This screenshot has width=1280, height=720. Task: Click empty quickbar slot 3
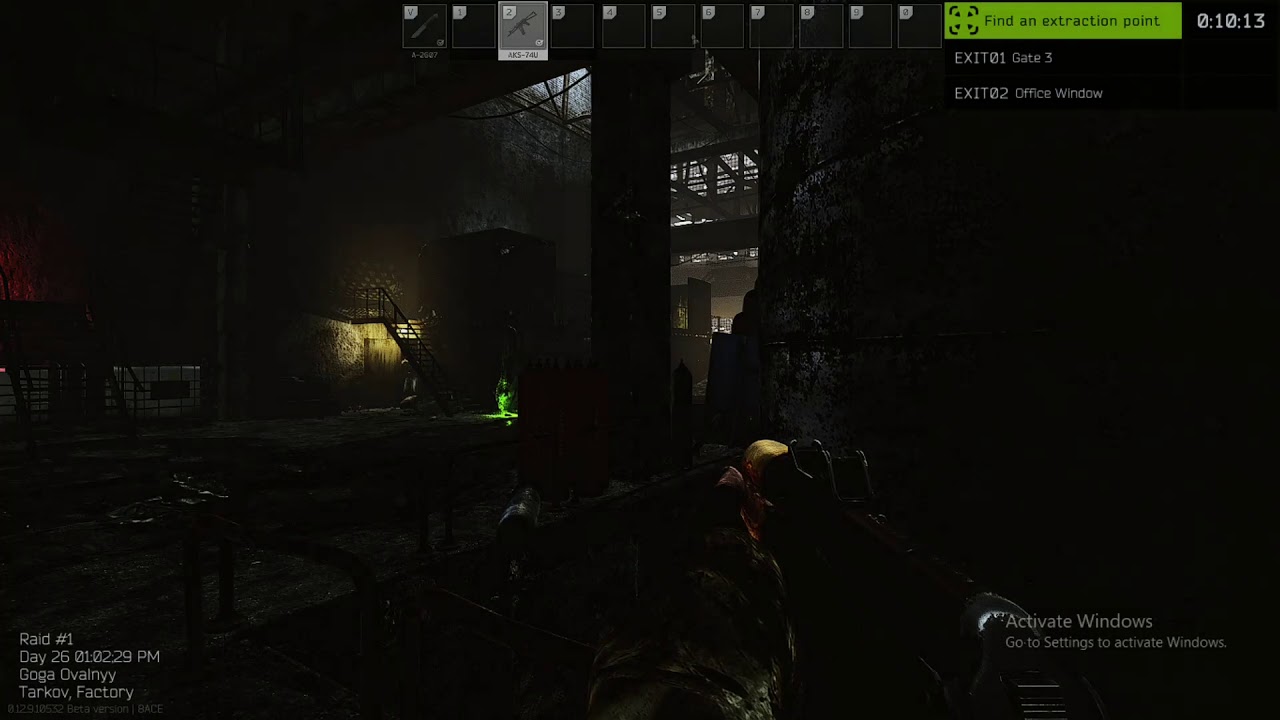[573, 27]
